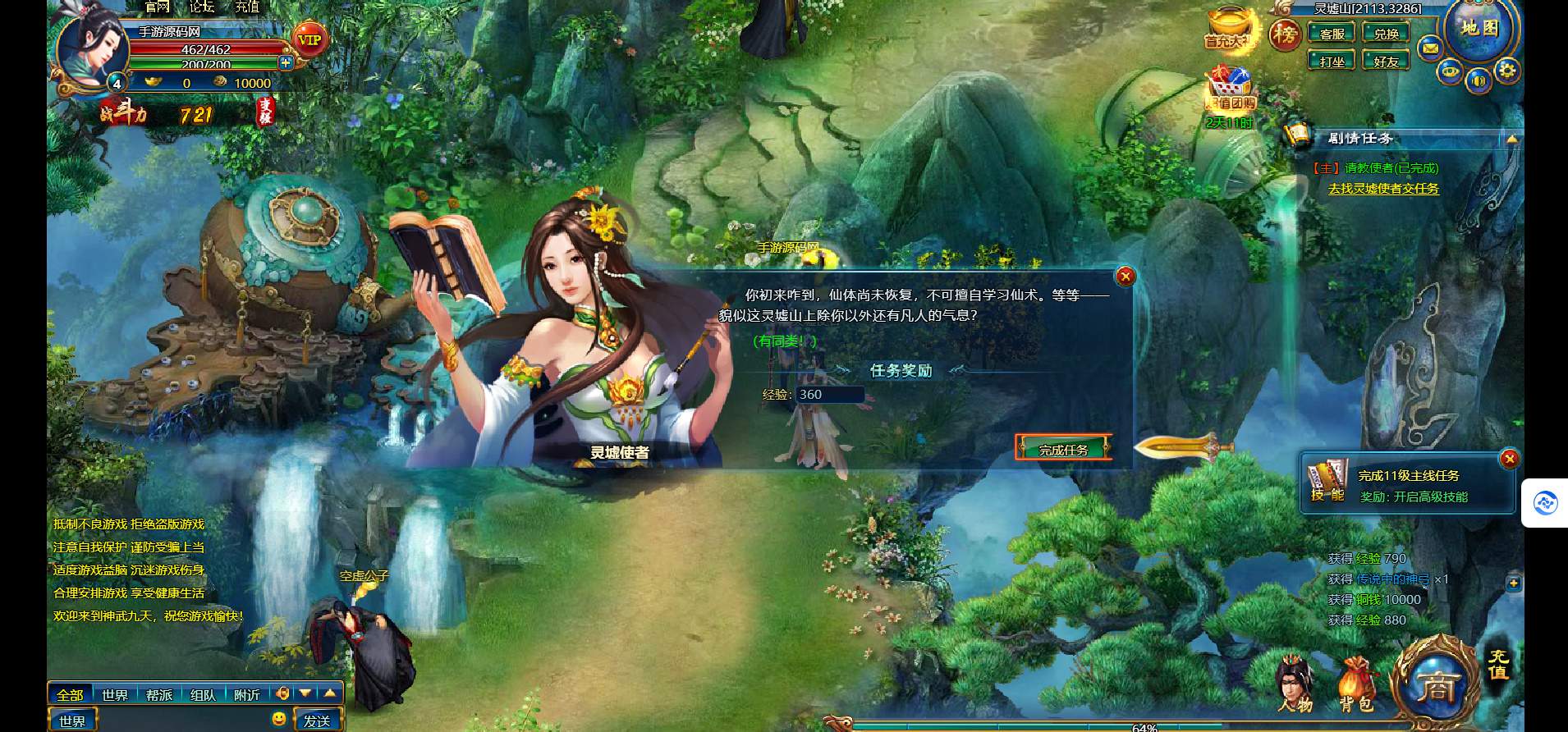This screenshot has height=732, width=1568.
Task: Open settings via the gear icon
Action: [x=1506, y=70]
